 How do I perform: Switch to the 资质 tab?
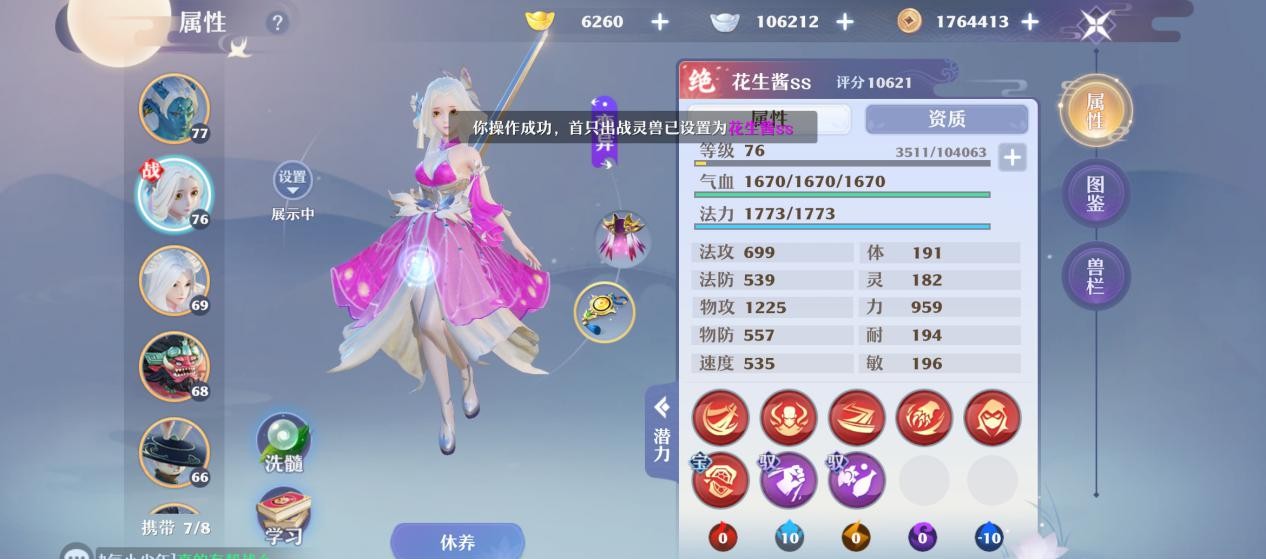pyautogui.click(x=946, y=119)
